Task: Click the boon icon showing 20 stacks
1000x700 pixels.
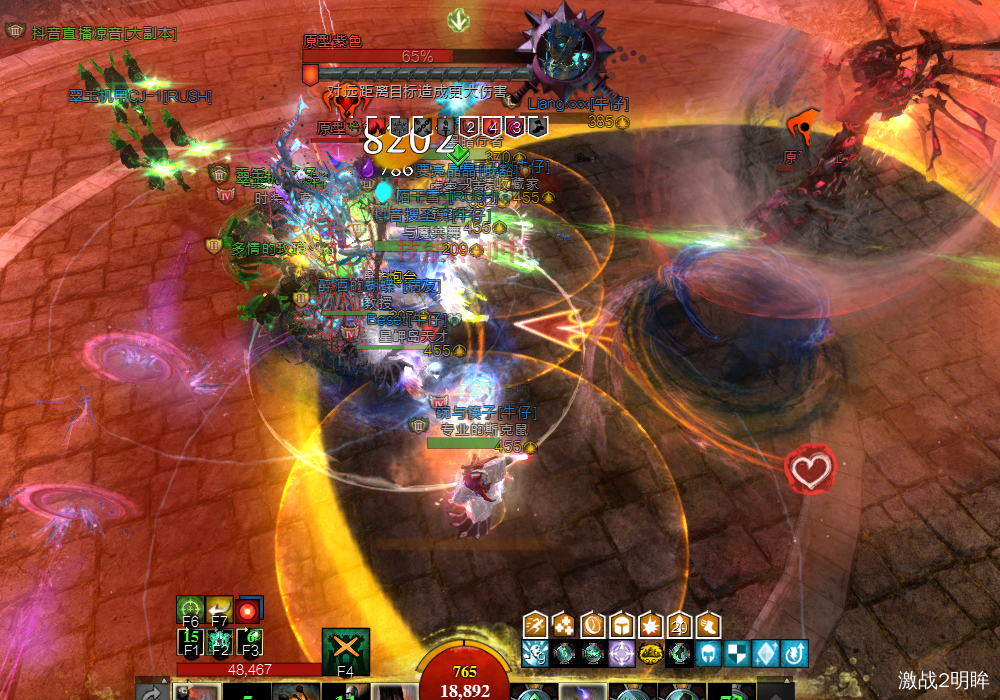Action: tap(680, 626)
